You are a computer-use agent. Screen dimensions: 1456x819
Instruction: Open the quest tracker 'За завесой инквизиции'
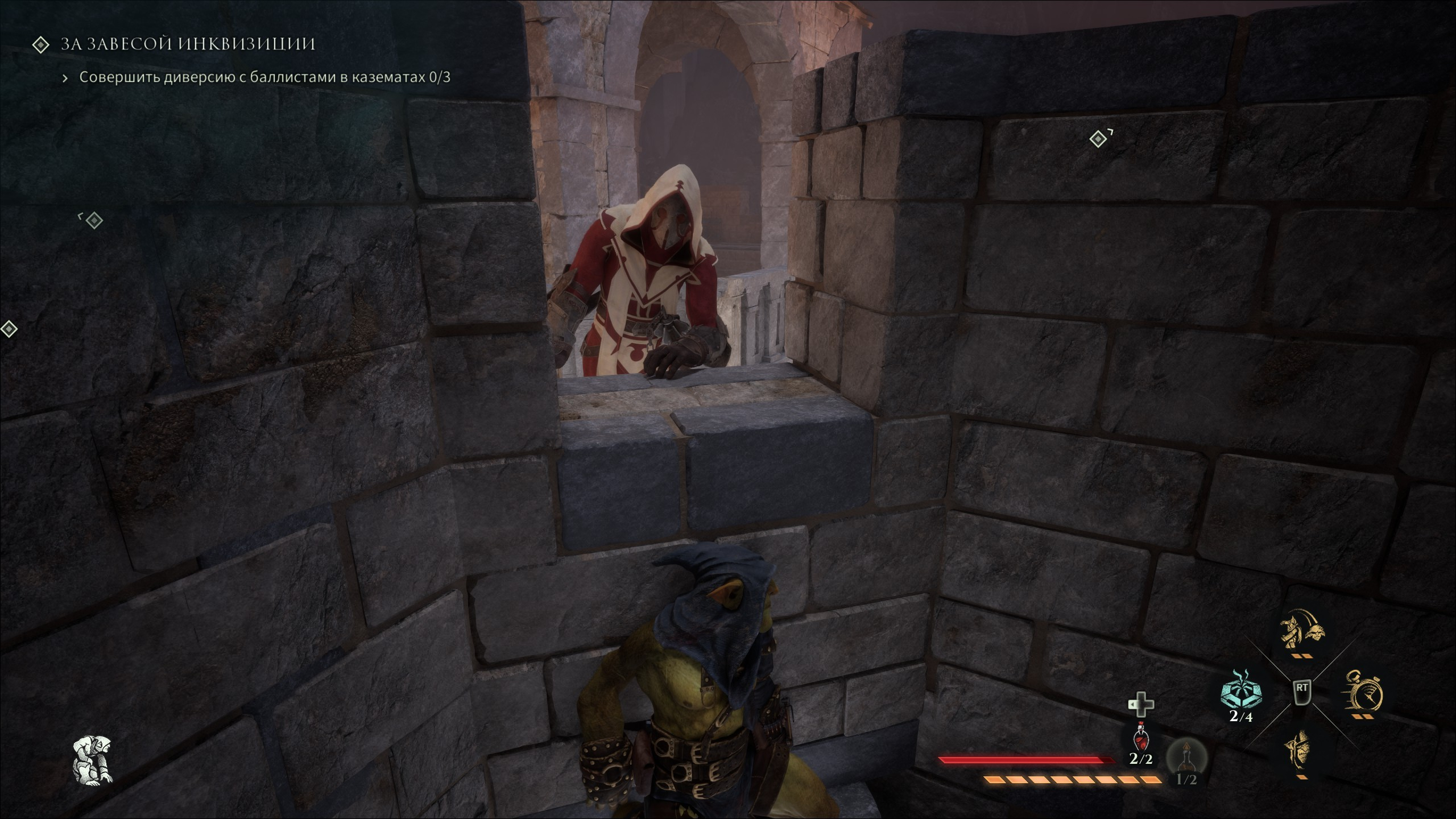188,44
